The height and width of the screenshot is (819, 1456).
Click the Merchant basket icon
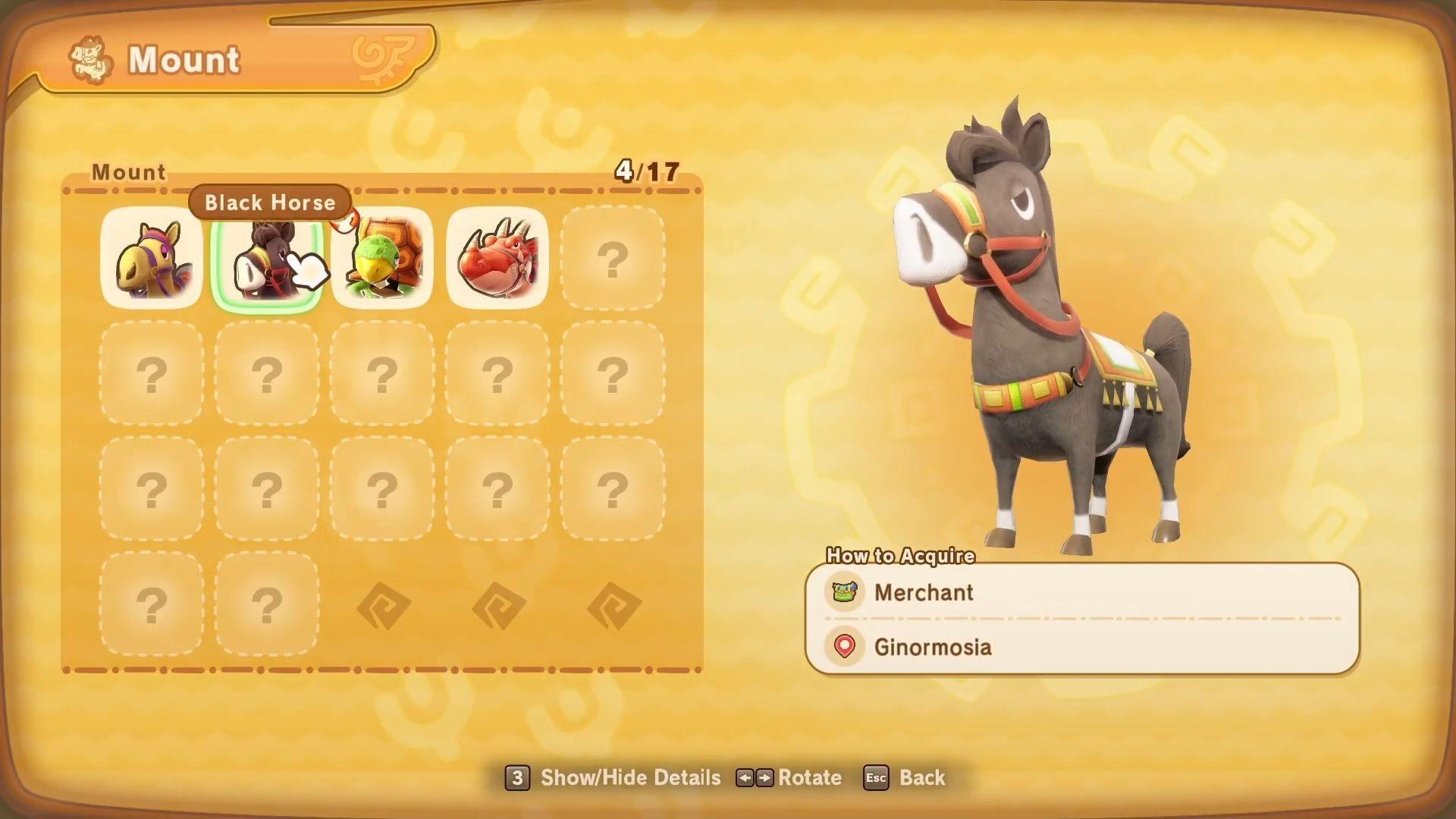pos(843,593)
